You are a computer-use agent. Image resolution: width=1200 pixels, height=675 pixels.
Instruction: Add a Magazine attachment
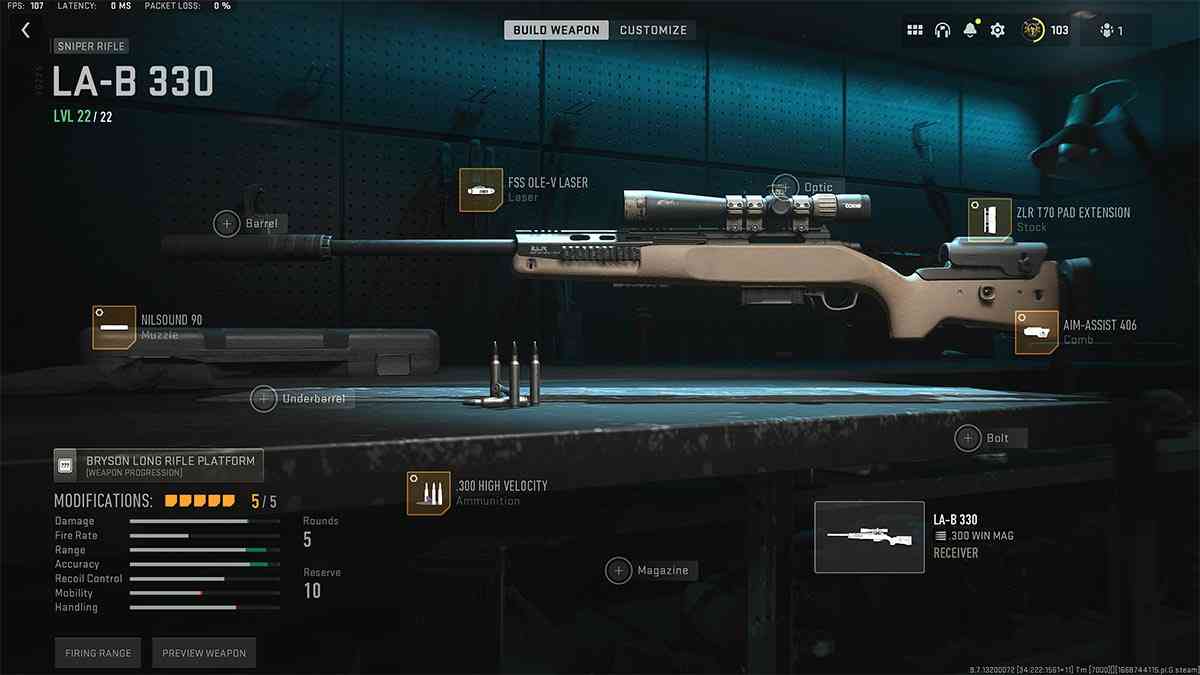(x=619, y=570)
